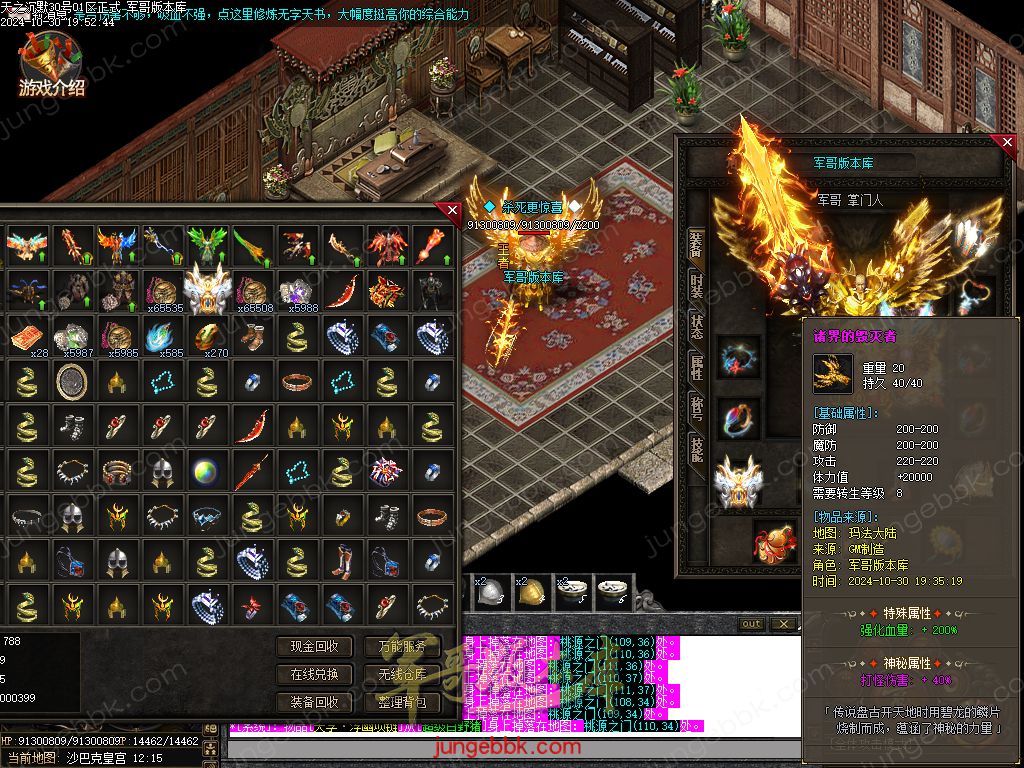Click the out button above chat
This screenshot has height=768, width=1024.
point(751,624)
